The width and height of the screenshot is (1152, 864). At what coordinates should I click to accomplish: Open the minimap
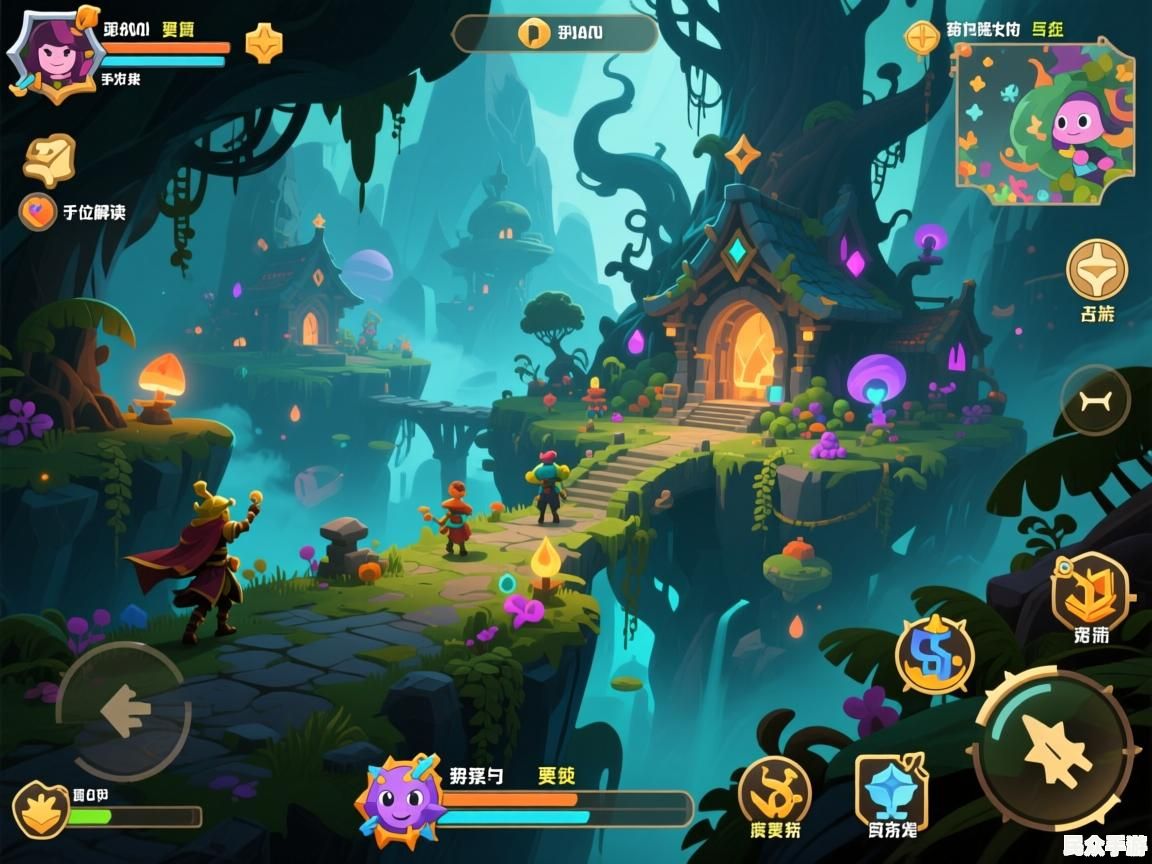[x=1044, y=122]
